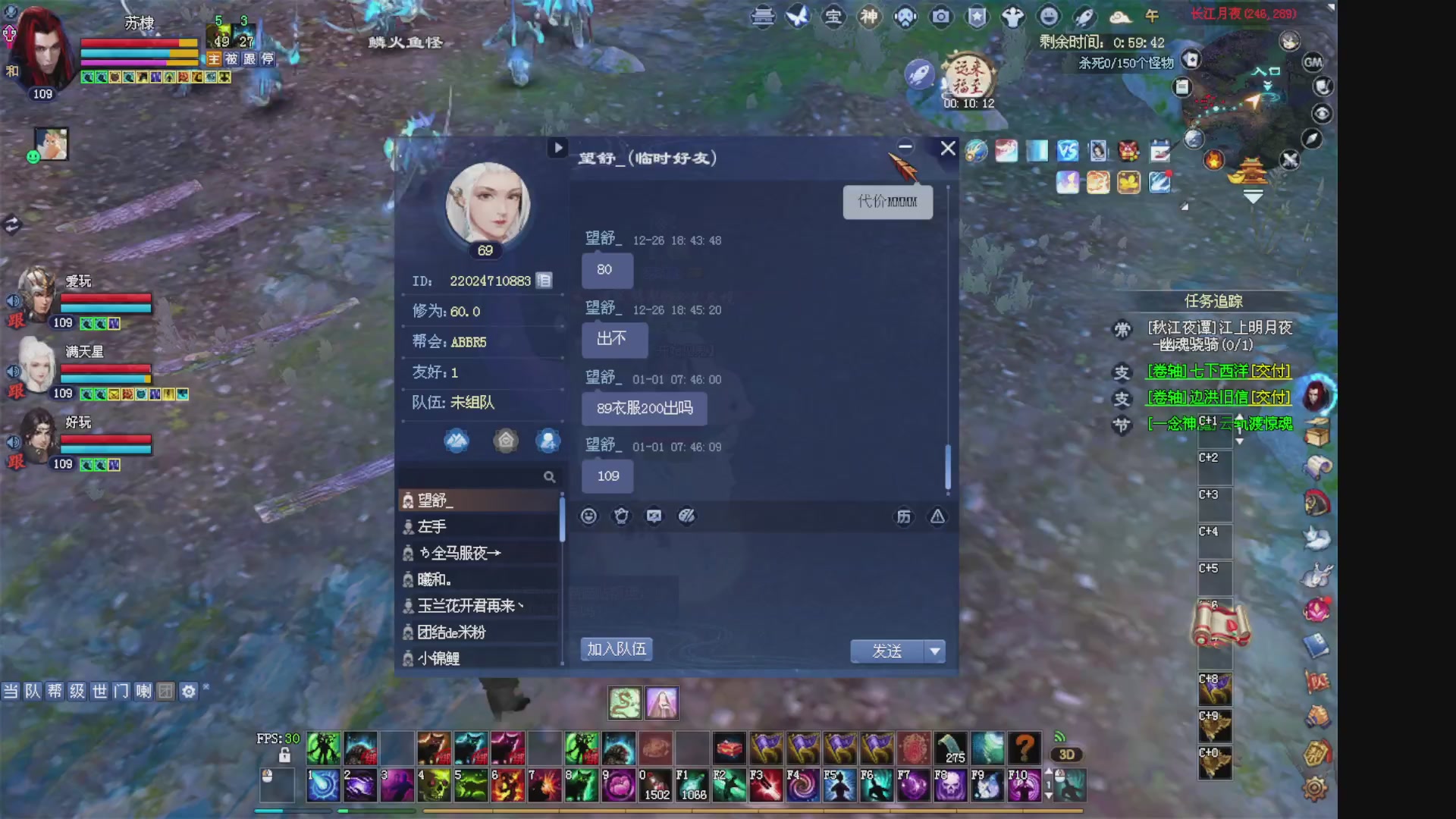Open the report warning triangle in chat
The height and width of the screenshot is (819, 1456).
point(937,516)
